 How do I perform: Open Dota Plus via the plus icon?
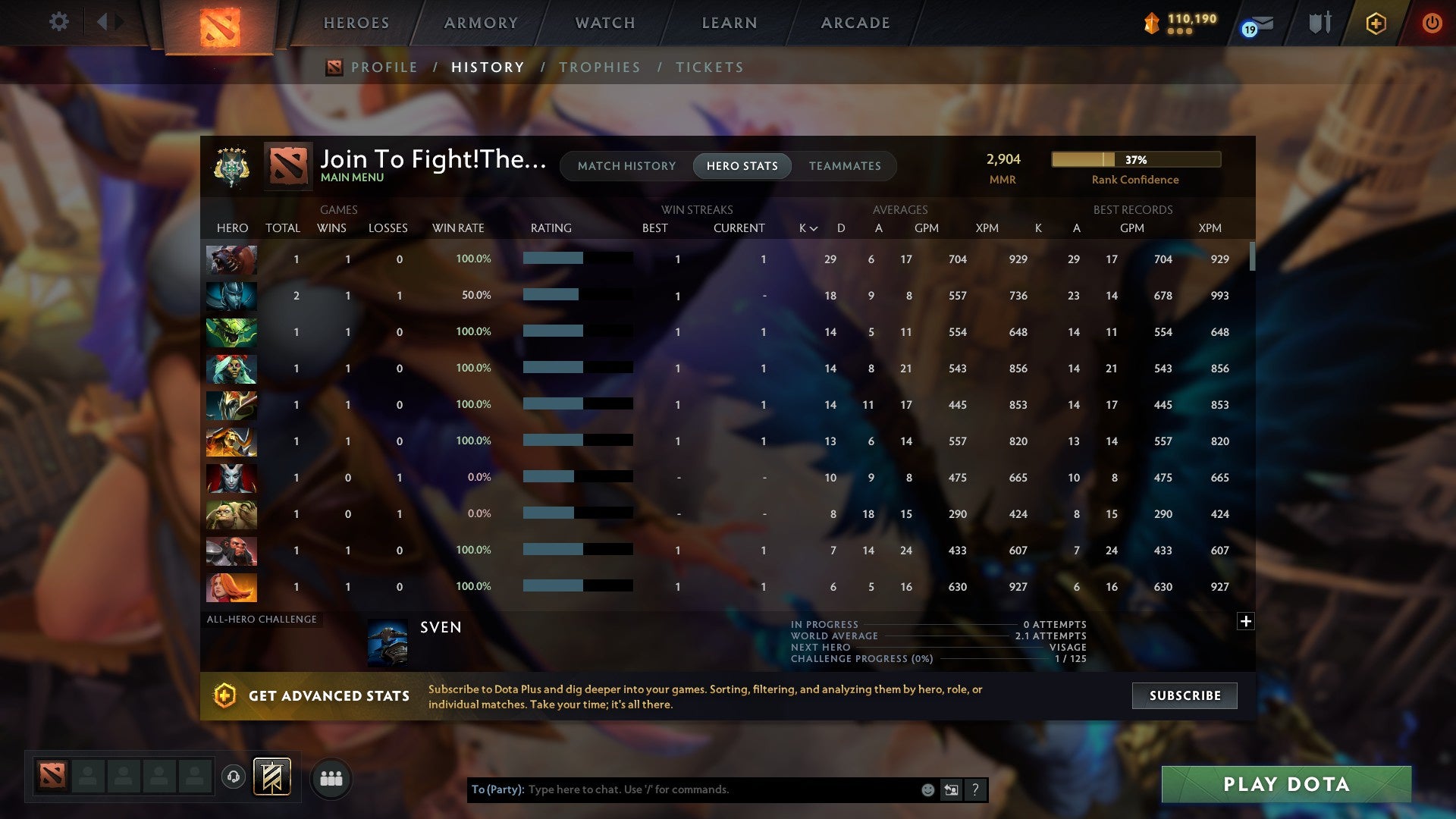click(x=1375, y=24)
